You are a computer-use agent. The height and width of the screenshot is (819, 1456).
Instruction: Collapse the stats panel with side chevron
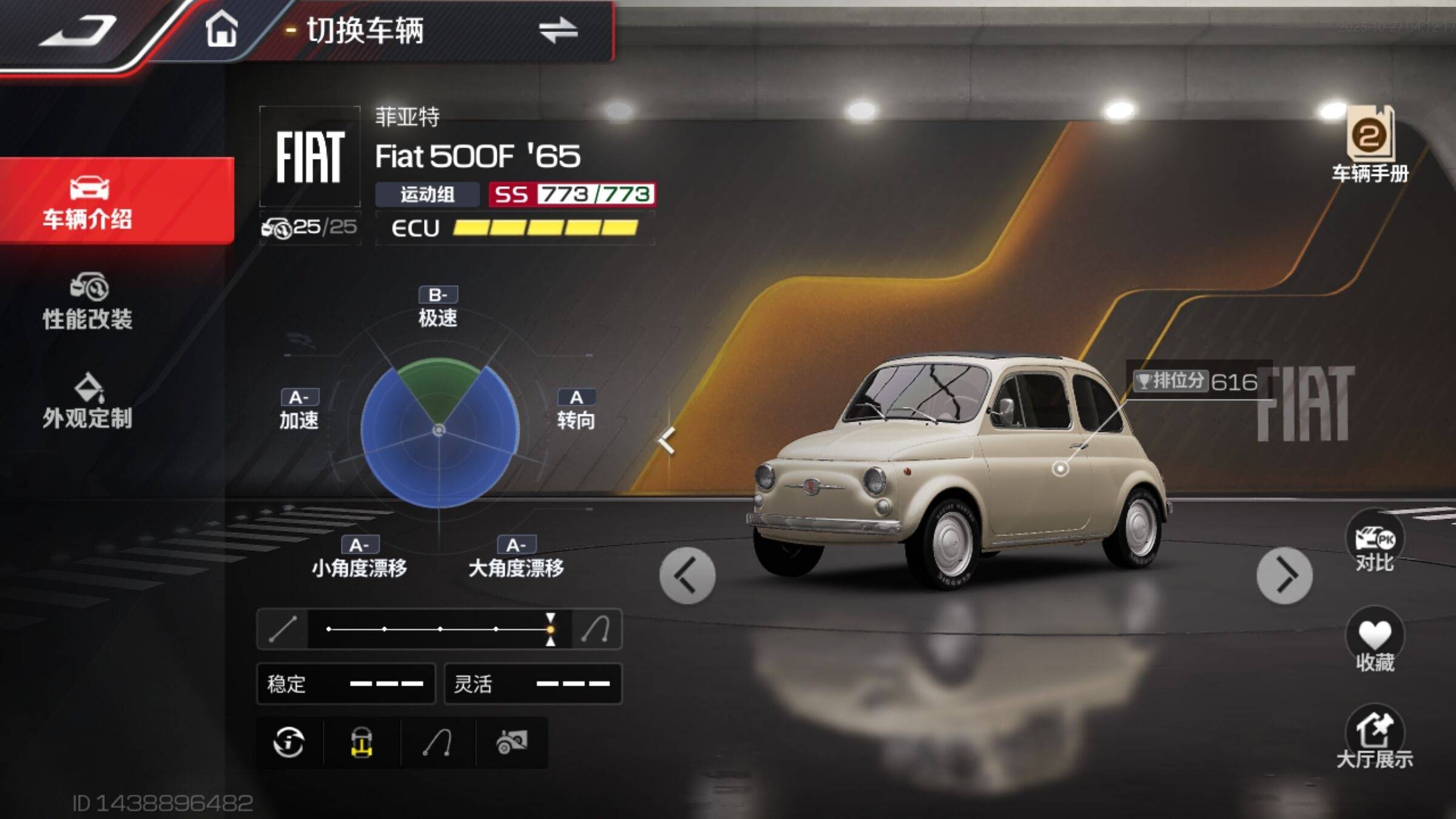click(667, 440)
